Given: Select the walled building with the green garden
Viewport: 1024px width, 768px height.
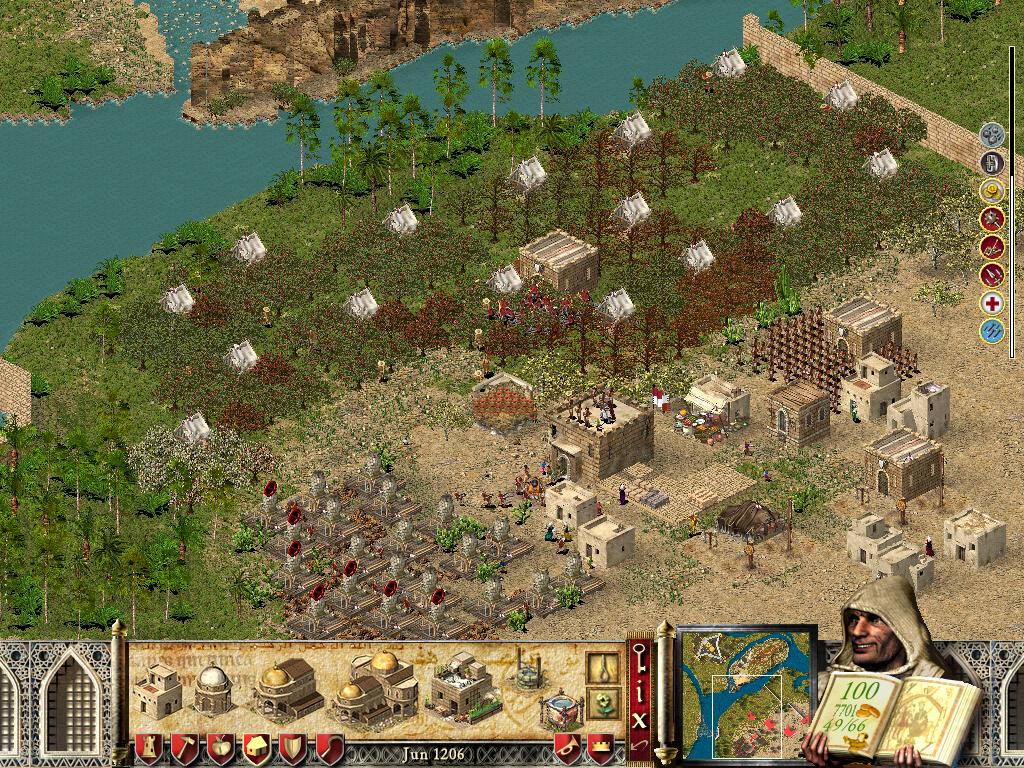Looking at the screenshot, I should pos(461,686).
